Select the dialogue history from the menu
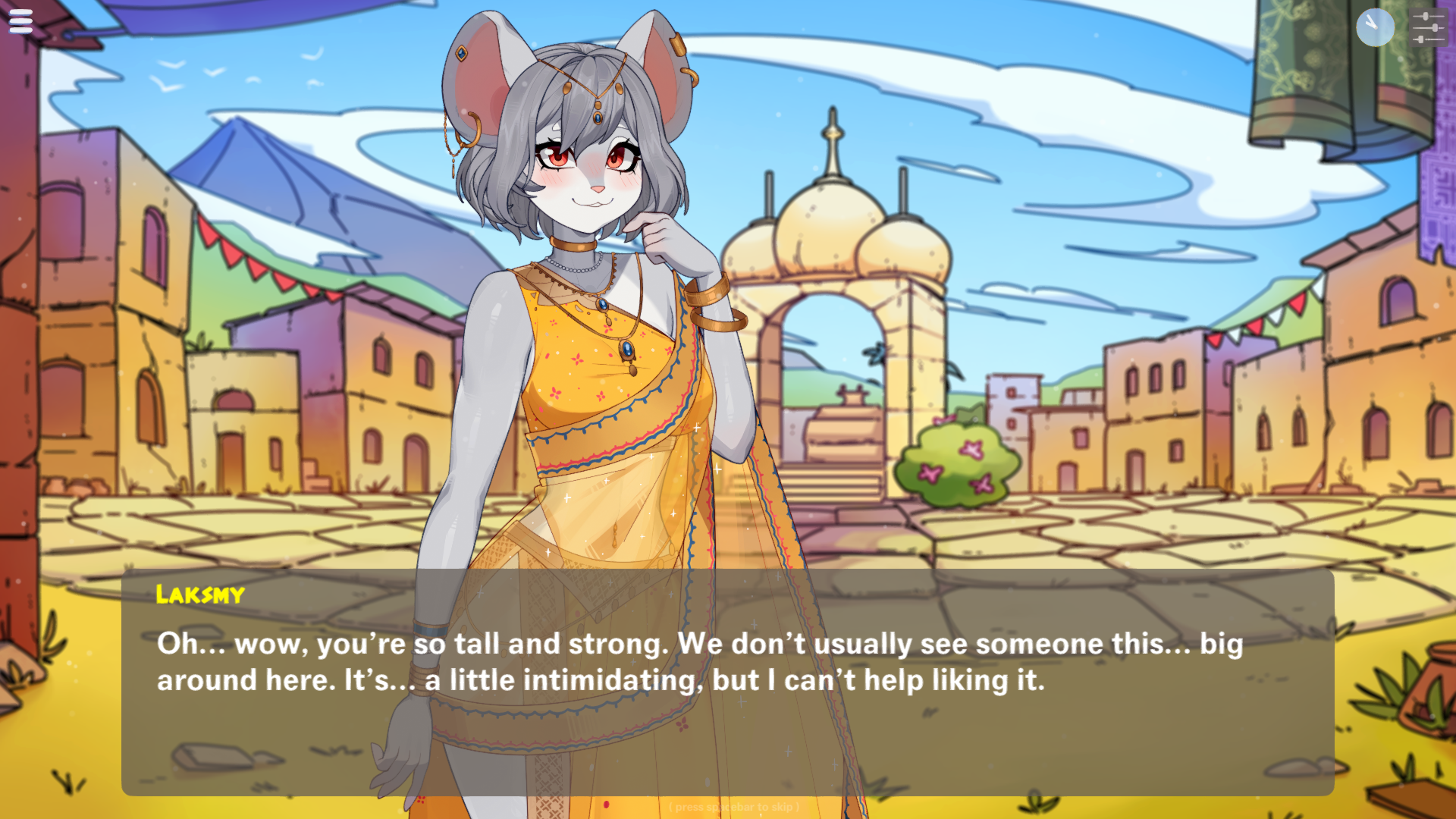The width and height of the screenshot is (1456, 819). coord(20,20)
